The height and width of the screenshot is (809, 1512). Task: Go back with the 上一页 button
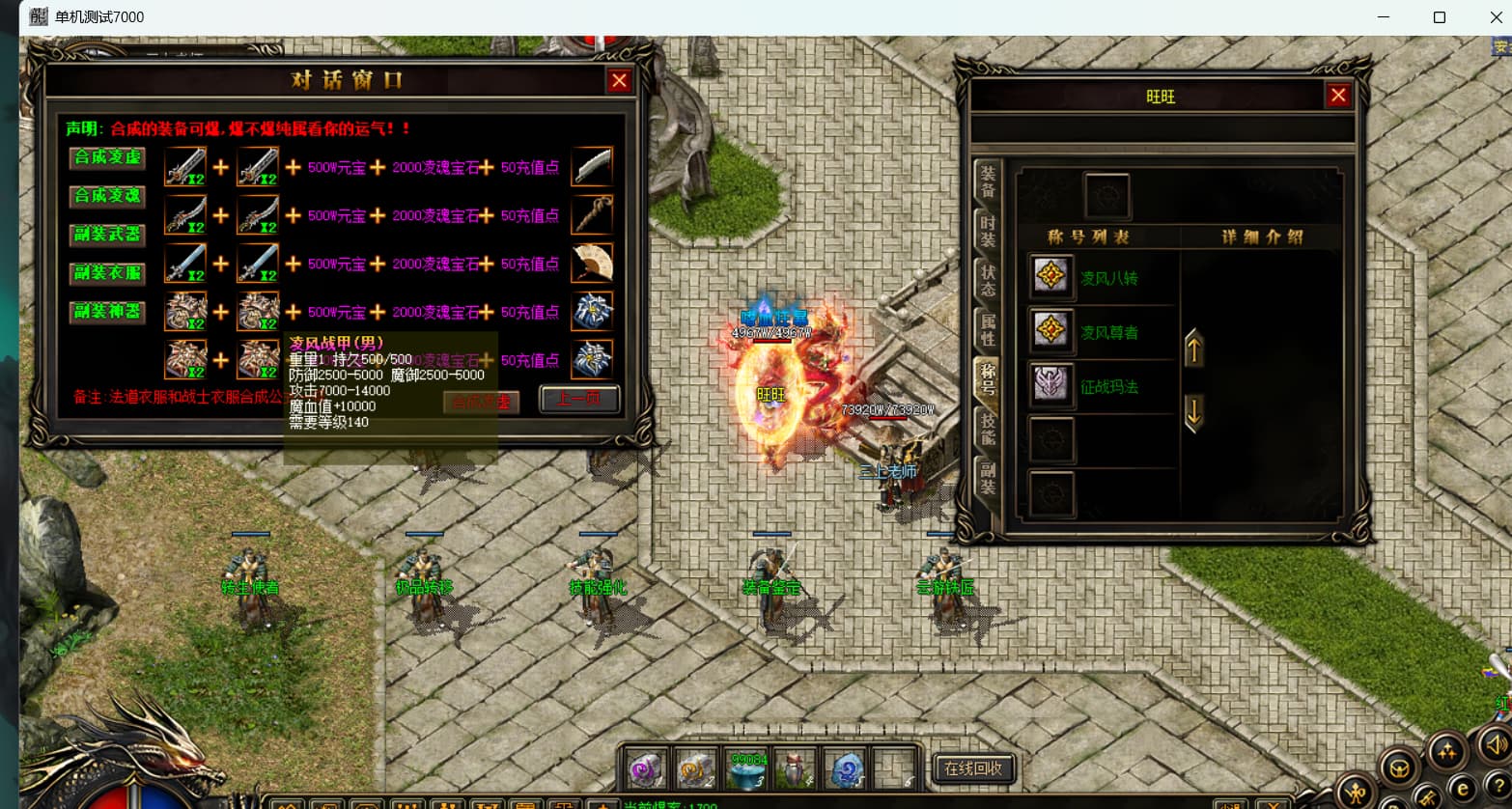pyautogui.click(x=578, y=399)
